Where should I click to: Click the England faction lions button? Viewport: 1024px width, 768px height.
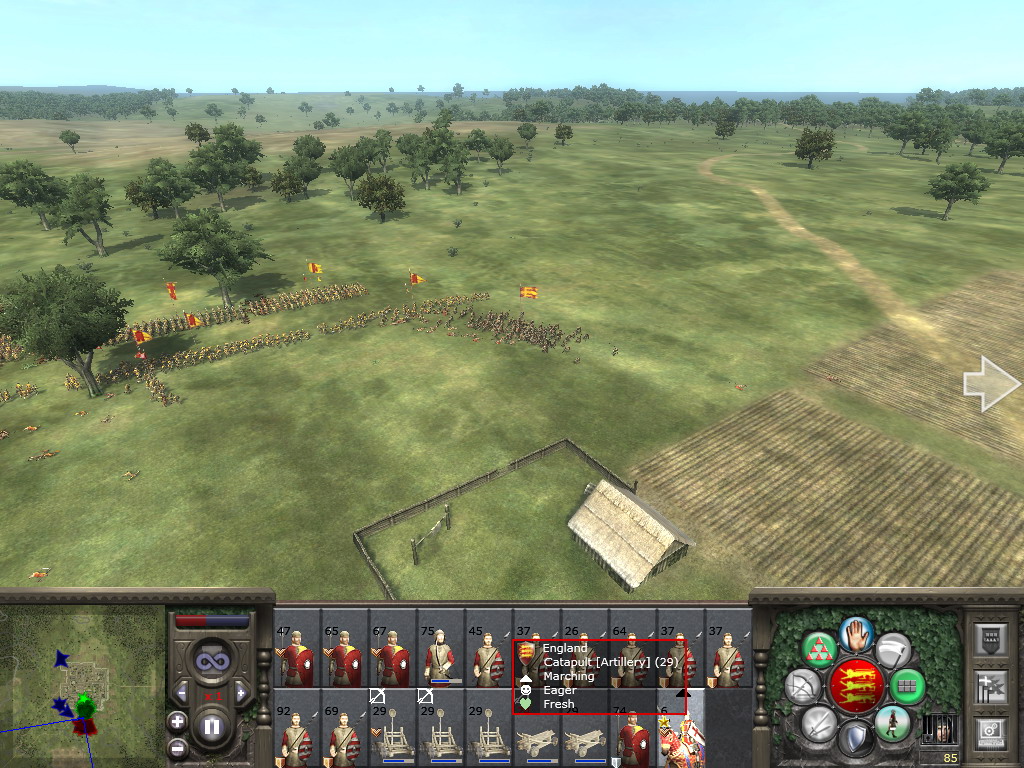click(857, 686)
